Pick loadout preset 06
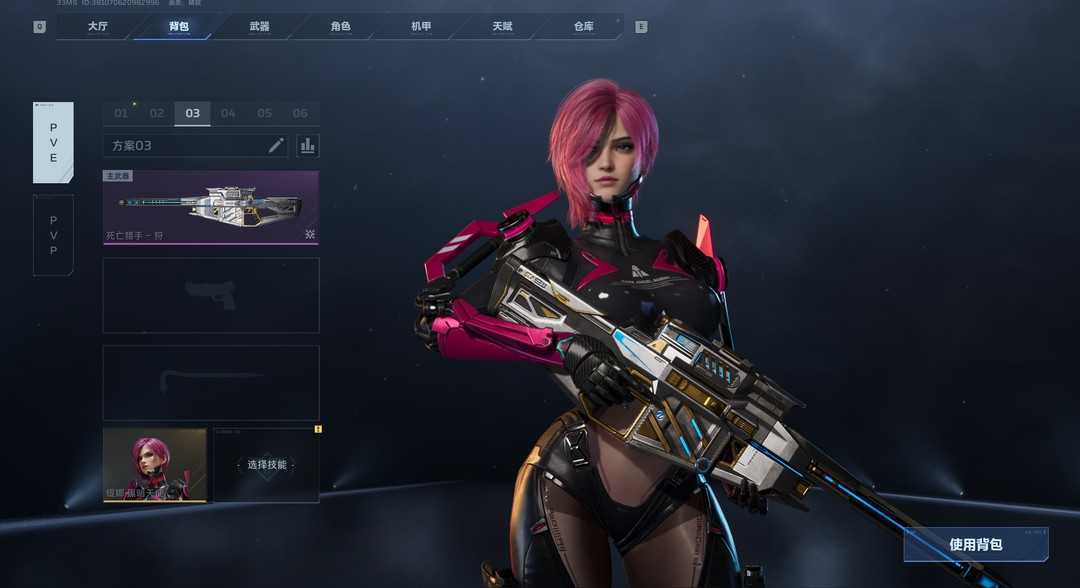This screenshot has width=1080, height=588. coord(300,113)
